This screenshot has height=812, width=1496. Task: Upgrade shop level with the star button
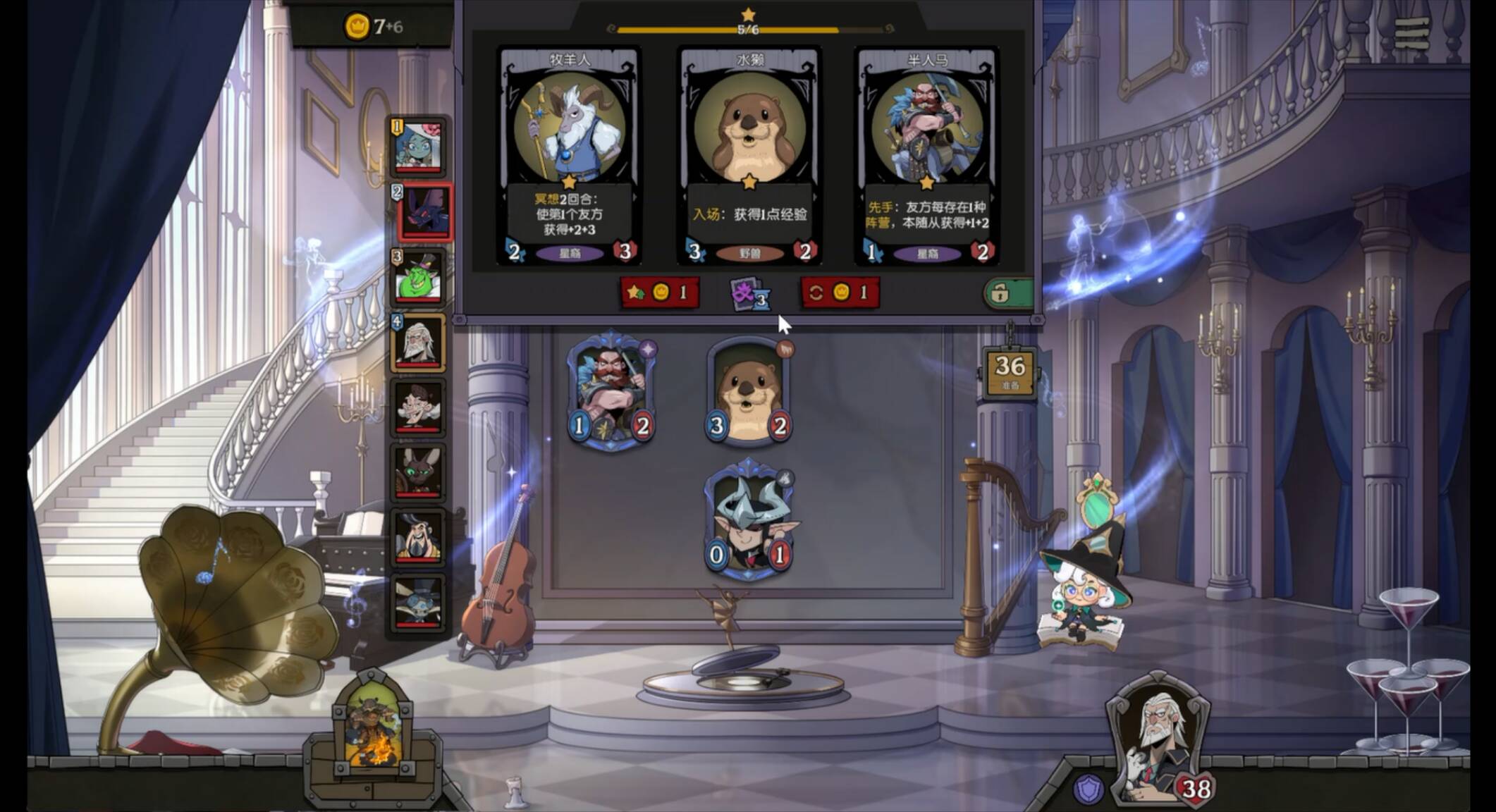[x=659, y=293]
